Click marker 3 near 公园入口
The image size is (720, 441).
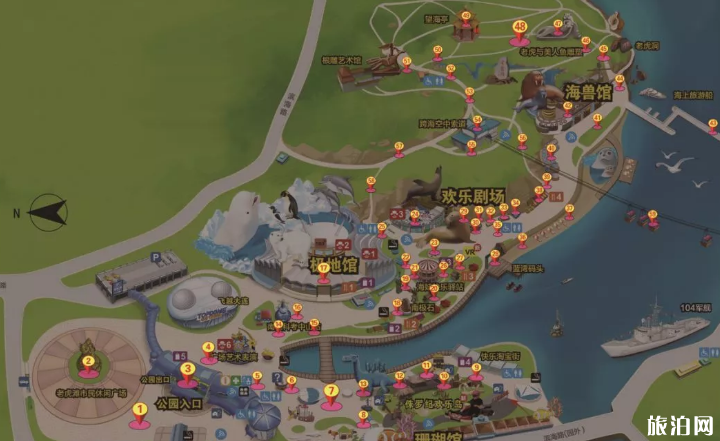point(187,369)
